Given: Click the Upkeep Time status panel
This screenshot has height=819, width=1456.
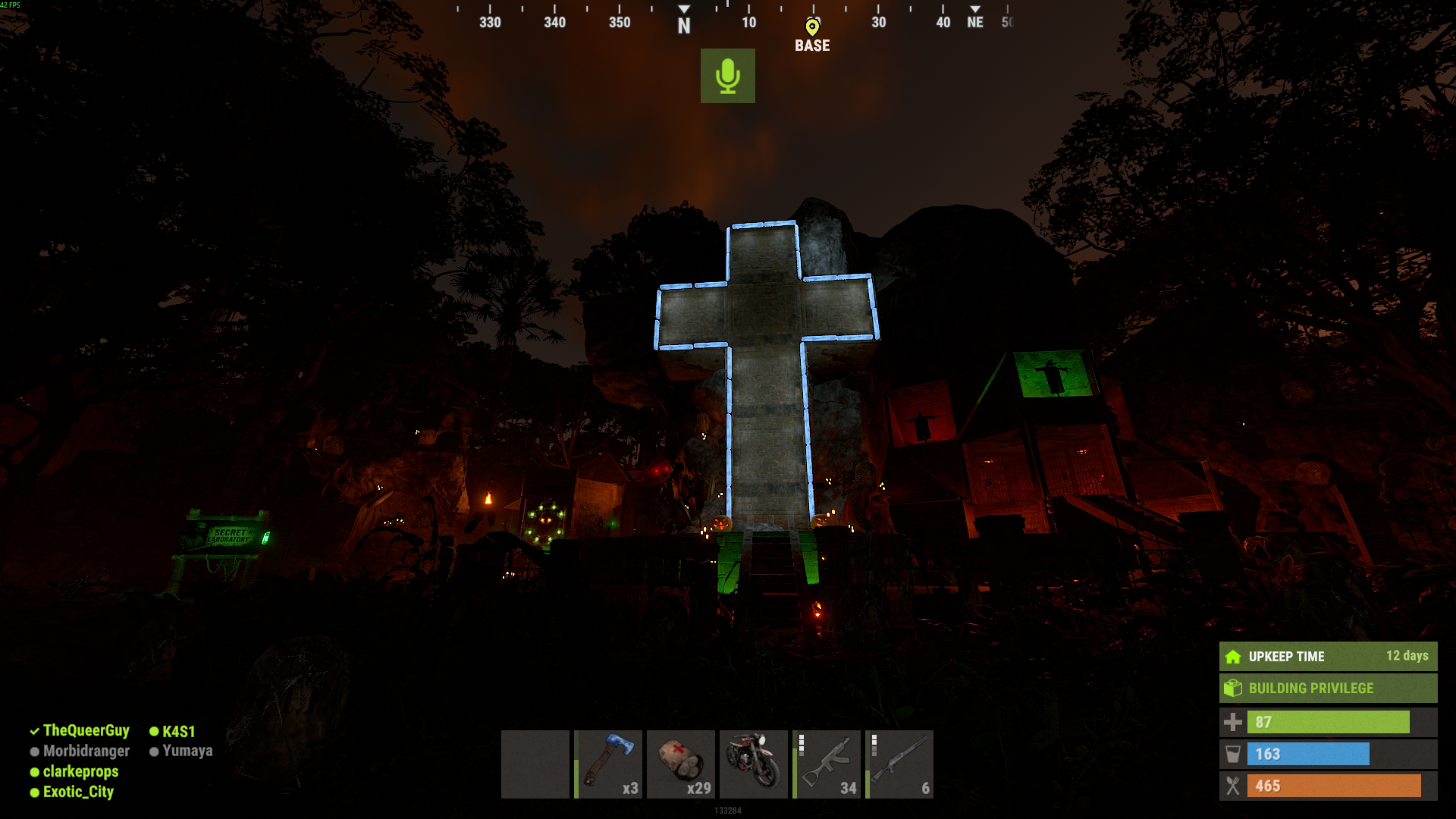Looking at the screenshot, I should point(1328,657).
